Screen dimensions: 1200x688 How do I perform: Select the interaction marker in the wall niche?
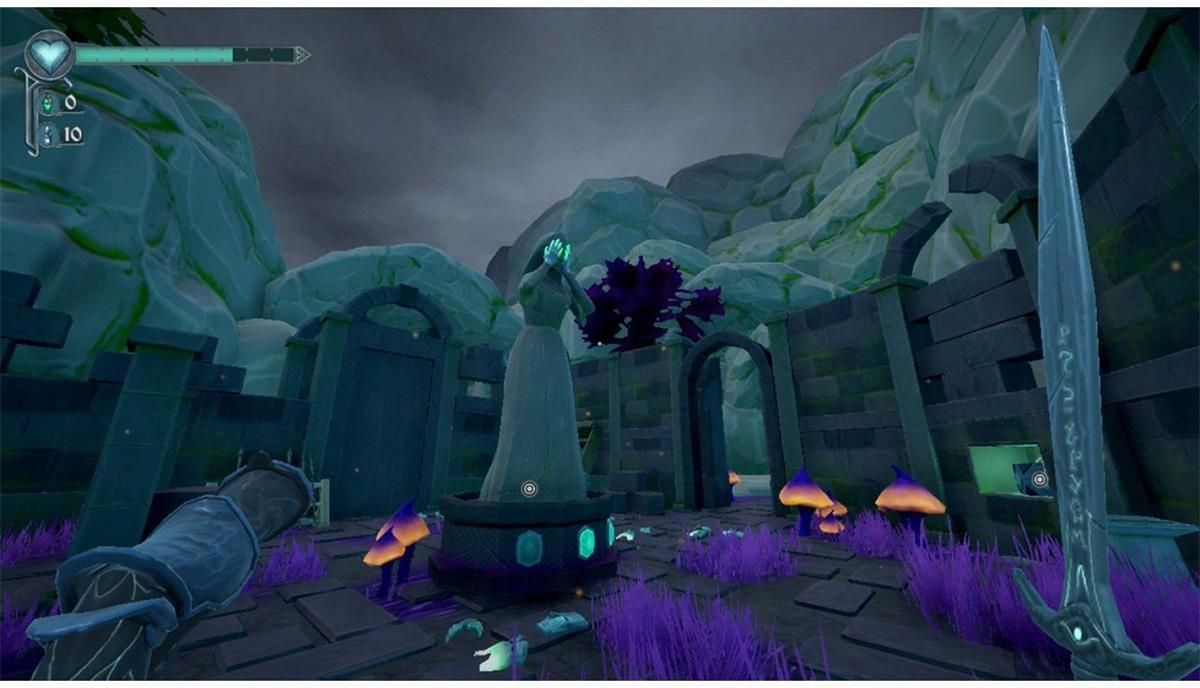pos(1040,480)
